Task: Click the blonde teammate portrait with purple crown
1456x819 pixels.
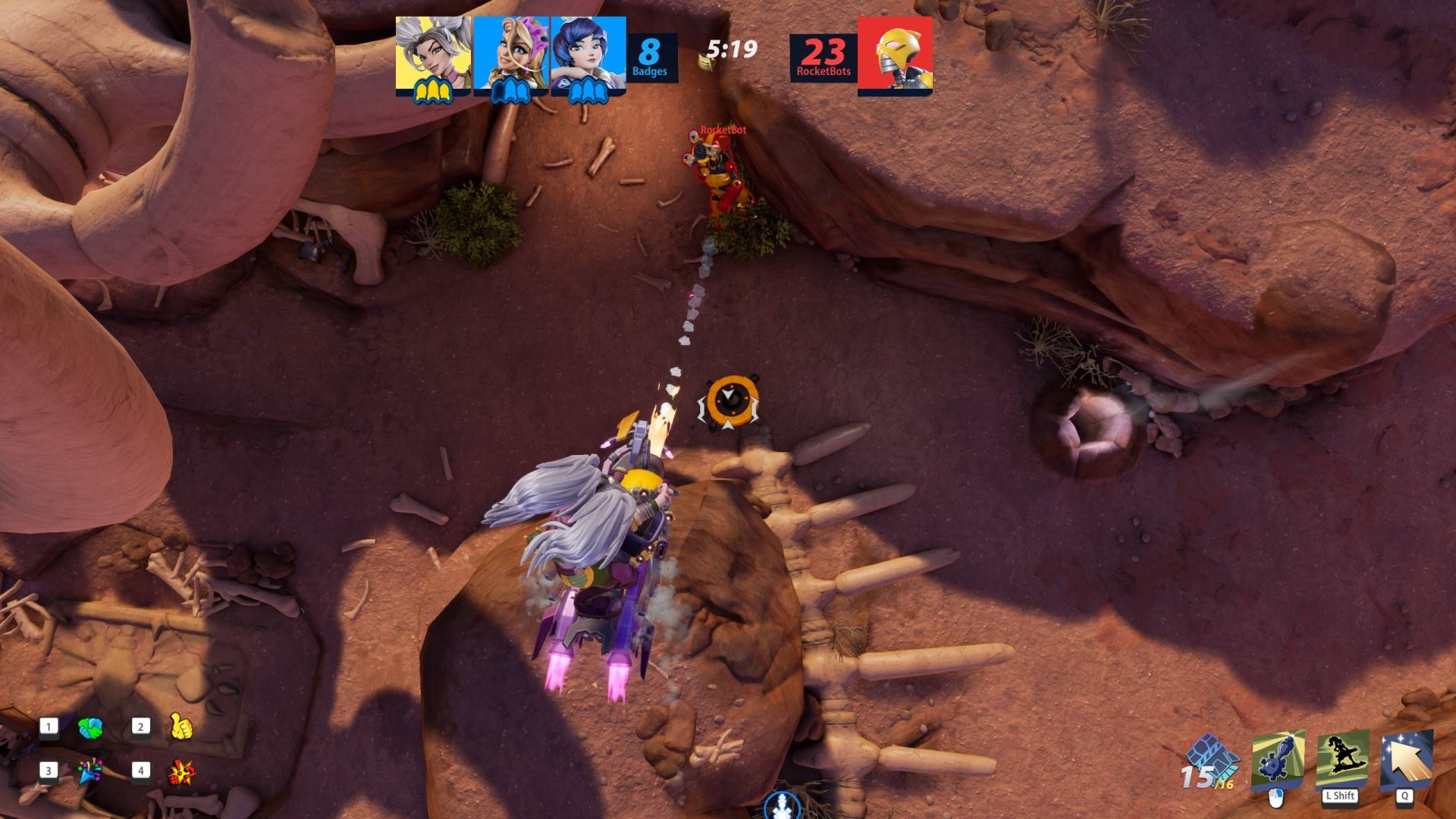Action: 511,53
